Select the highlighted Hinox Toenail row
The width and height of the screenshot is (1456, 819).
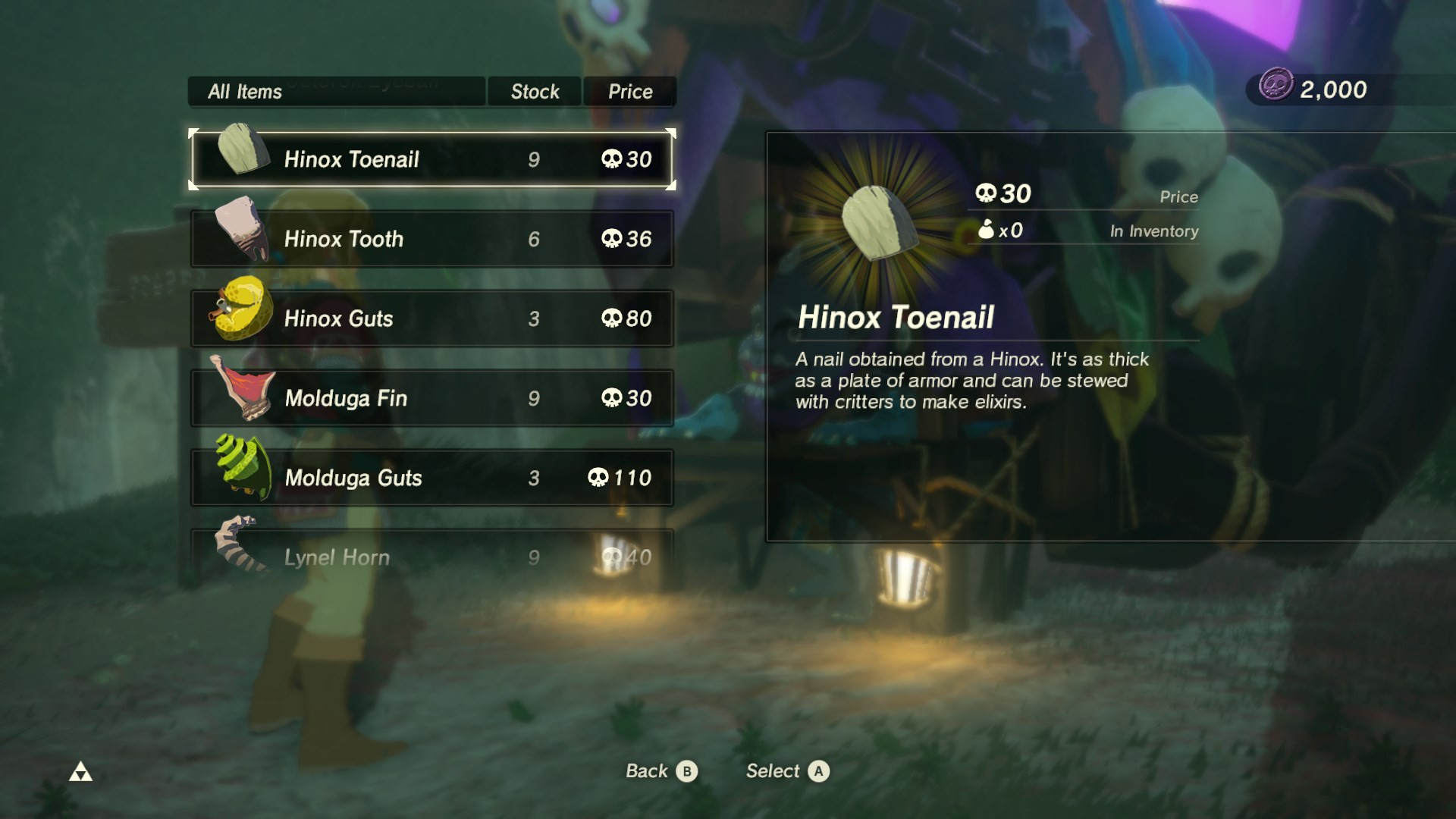(x=431, y=159)
